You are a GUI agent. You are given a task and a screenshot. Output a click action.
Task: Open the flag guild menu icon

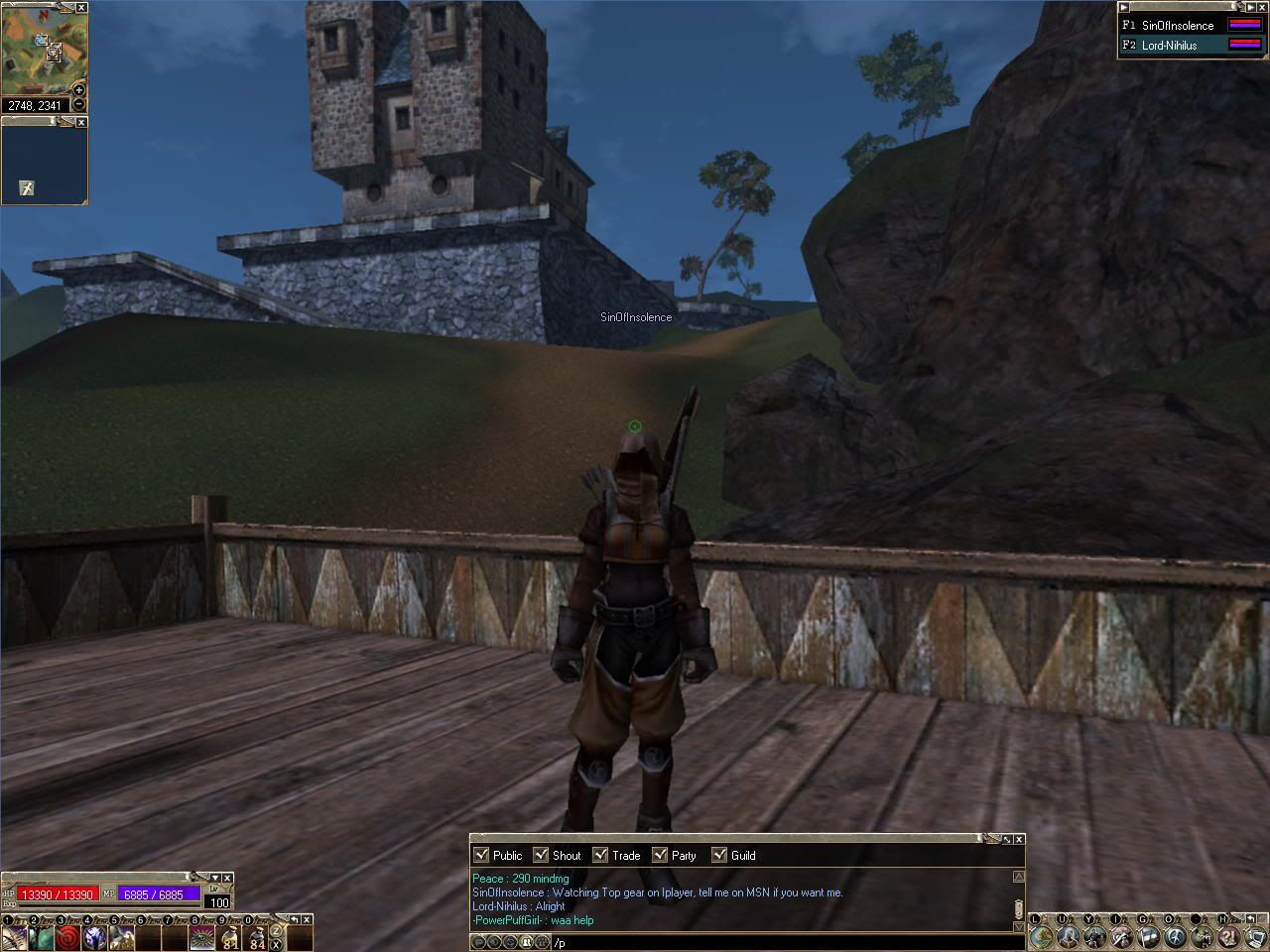(x=1148, y=936)
